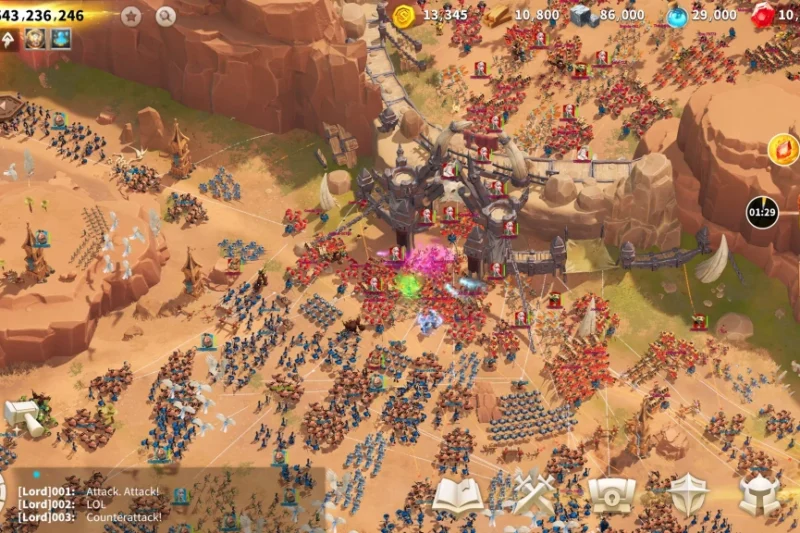
Task: Tap the red gems resource icon
Action: pyautogui.click(x=762, y=15)
